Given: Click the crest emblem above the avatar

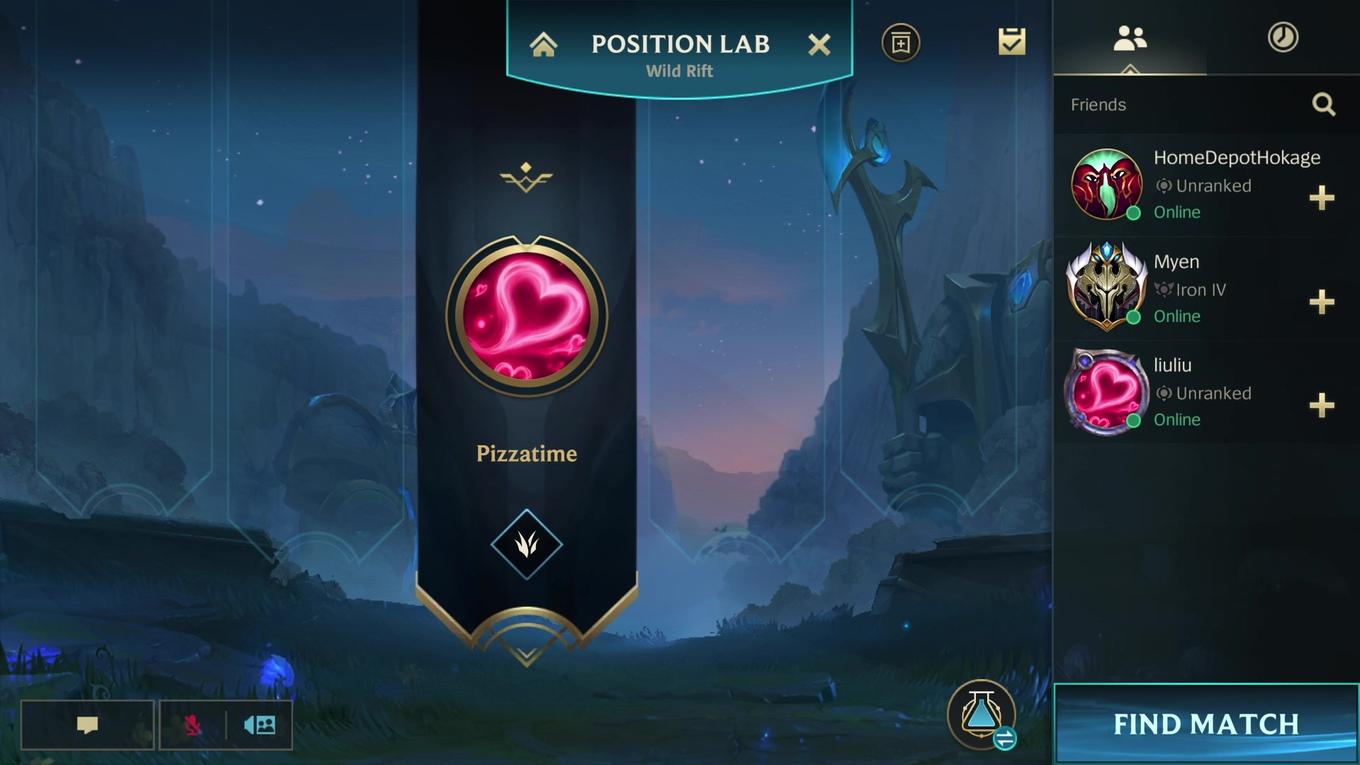Looking at the screenshot, I should pos(527,177).
